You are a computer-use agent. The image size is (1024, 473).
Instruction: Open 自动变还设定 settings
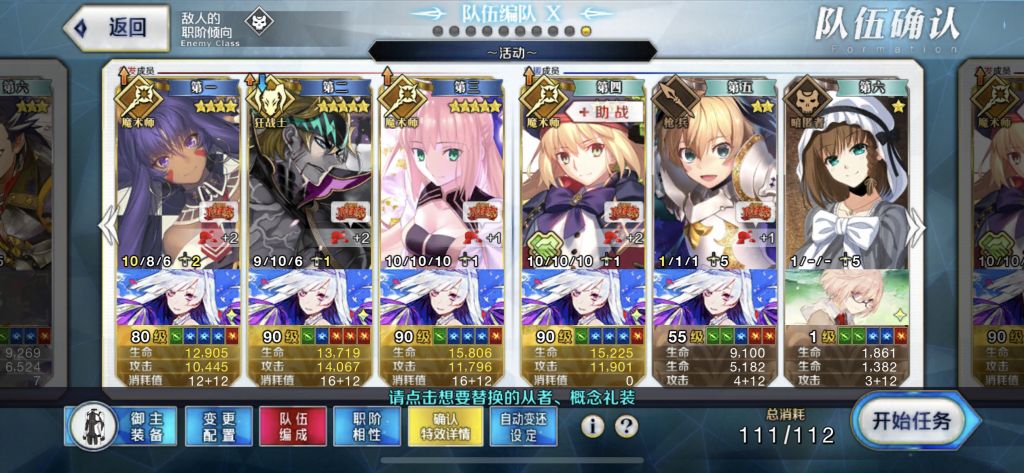[x=525, y=427]
